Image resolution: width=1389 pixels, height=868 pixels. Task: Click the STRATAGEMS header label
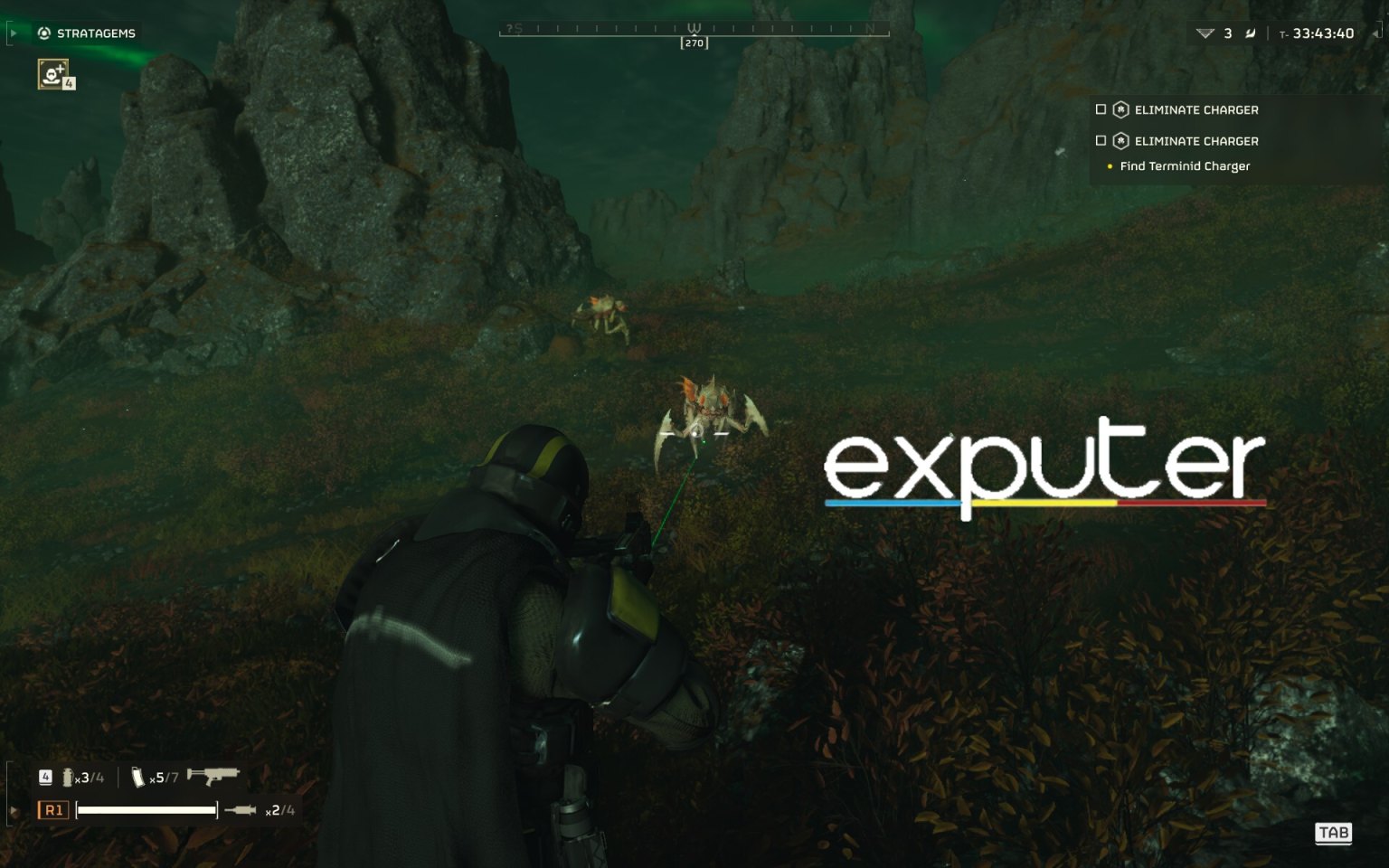[x=95, y=33]
